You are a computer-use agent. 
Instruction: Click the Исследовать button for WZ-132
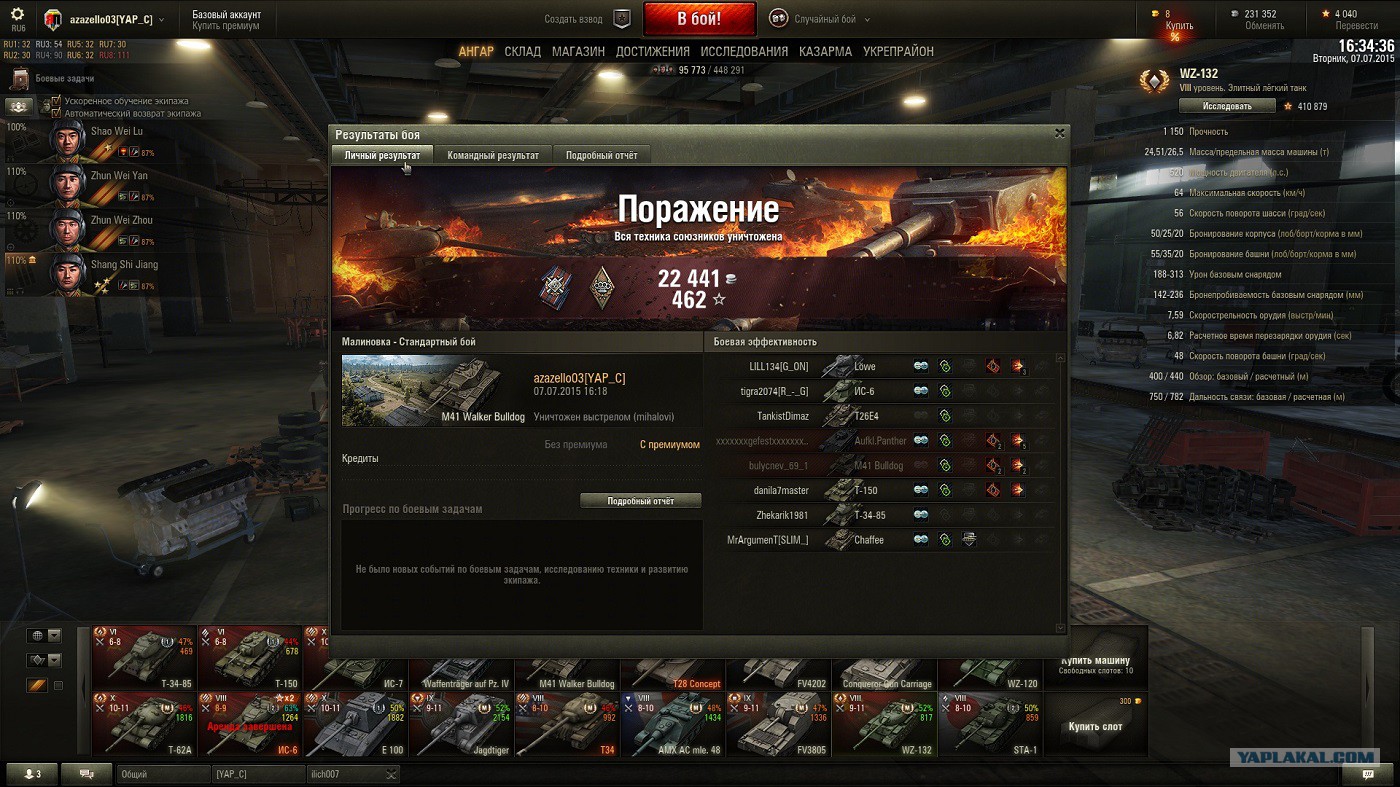pos(1226,106)
